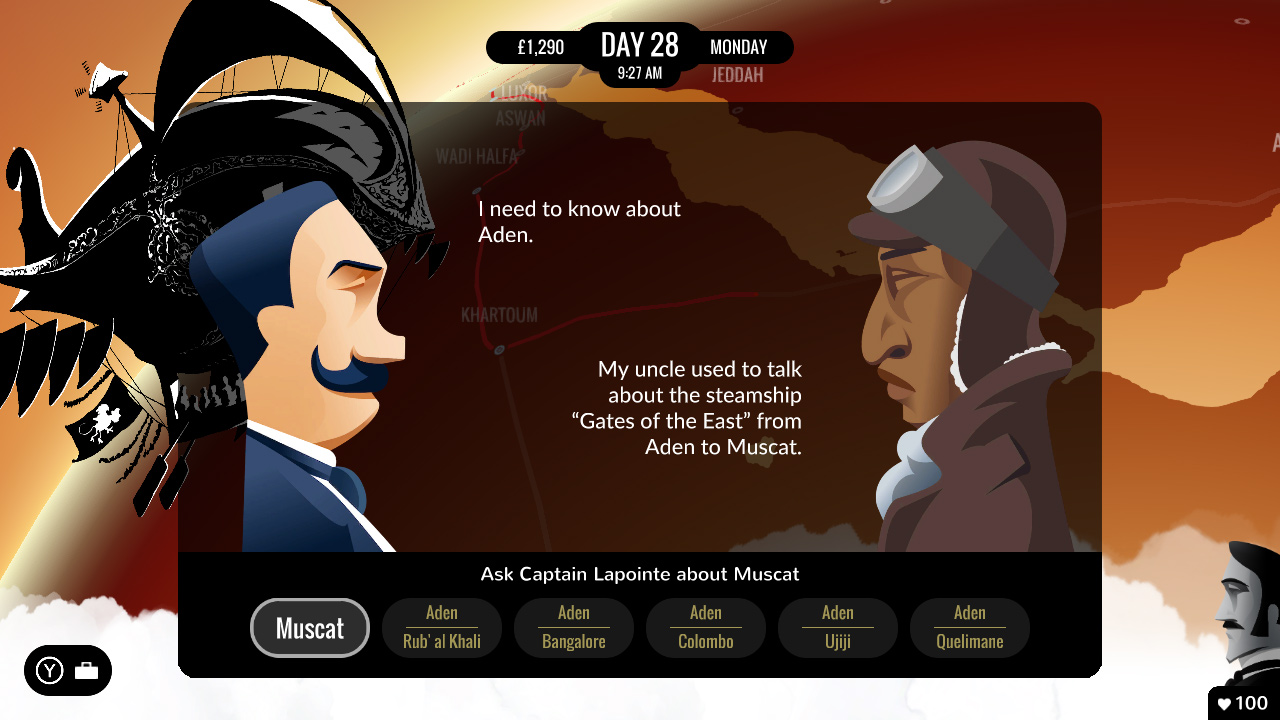Open the Aden Ujiji route option

pyautogui.click(x=837, y=628)
